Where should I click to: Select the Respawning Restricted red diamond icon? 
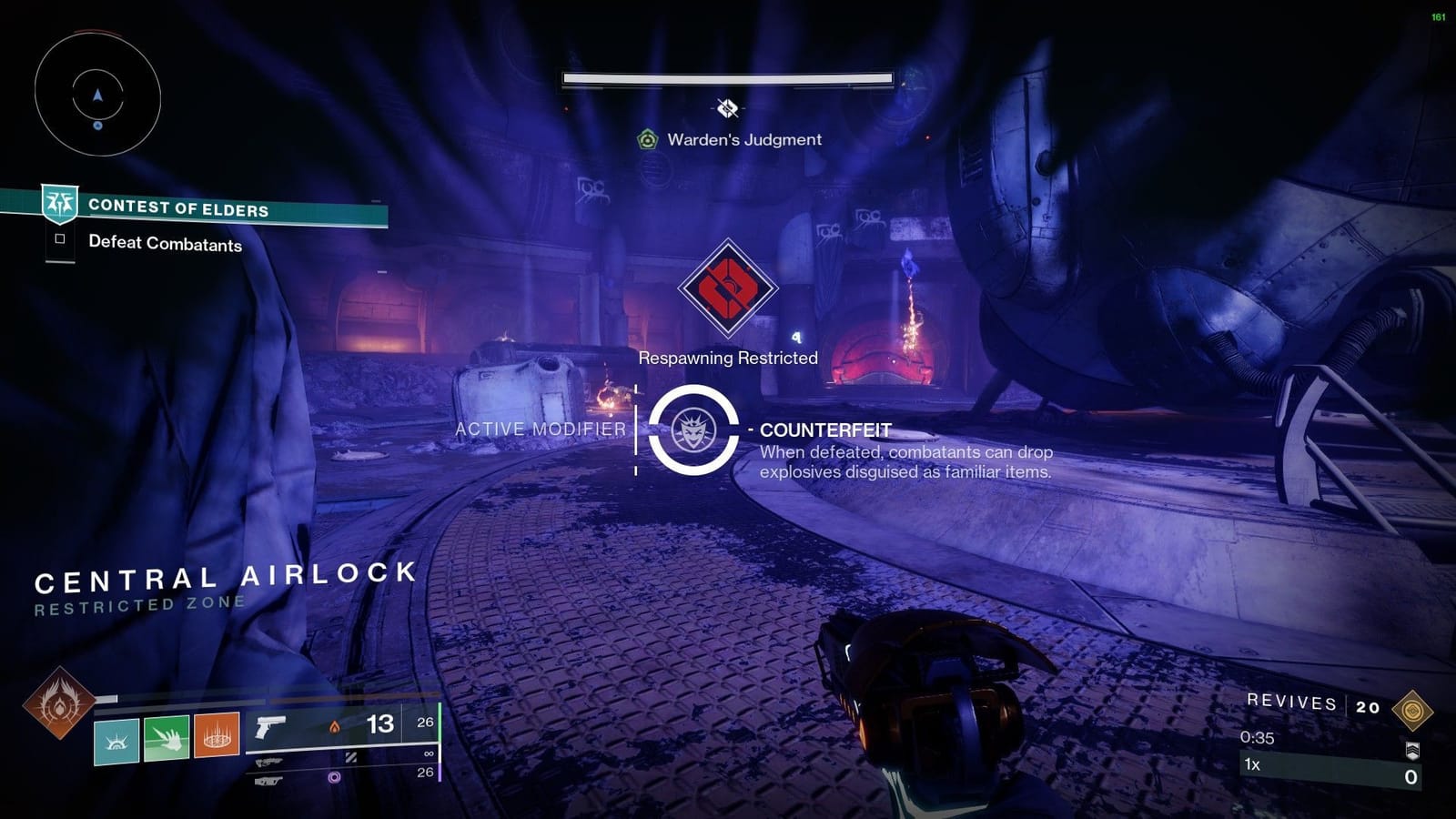(x=728, y=291)
